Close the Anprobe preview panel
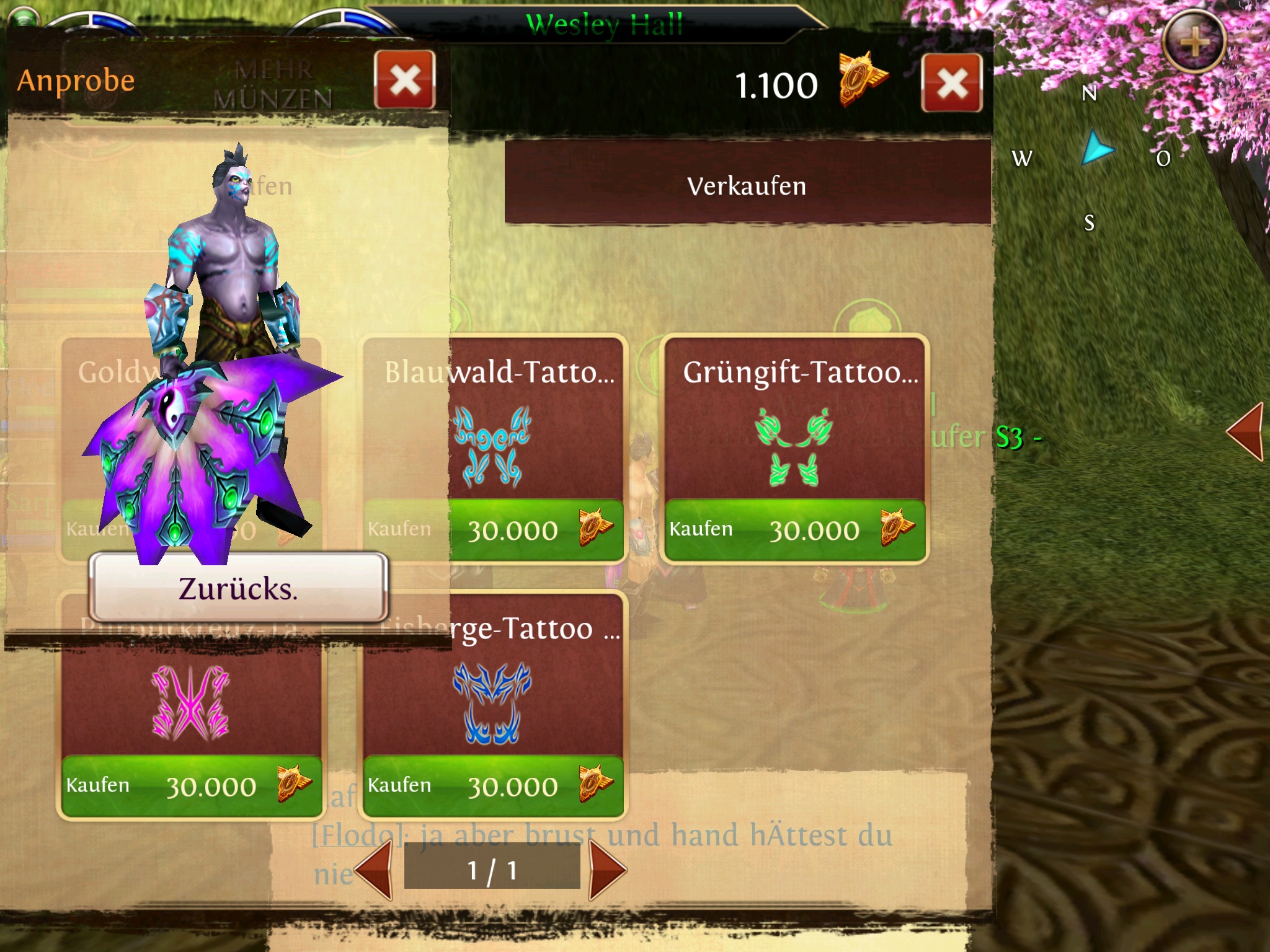This screenshot has width=1270, height=952. click(405, 80)
